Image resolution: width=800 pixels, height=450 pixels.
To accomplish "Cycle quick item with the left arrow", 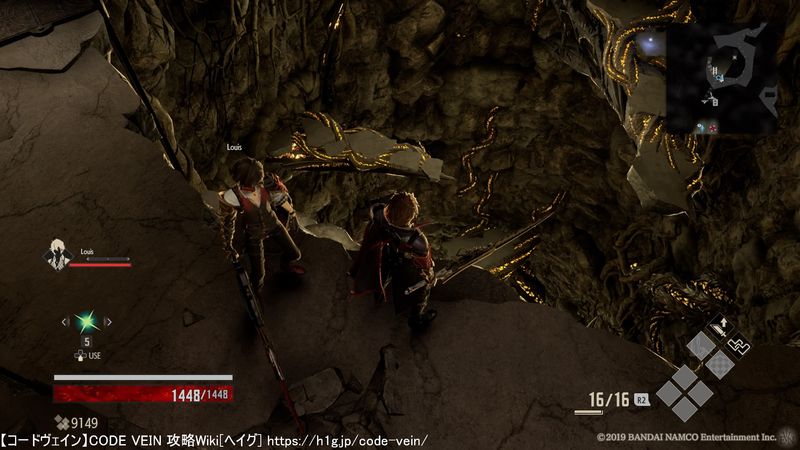I will click(x=66, y=321).
